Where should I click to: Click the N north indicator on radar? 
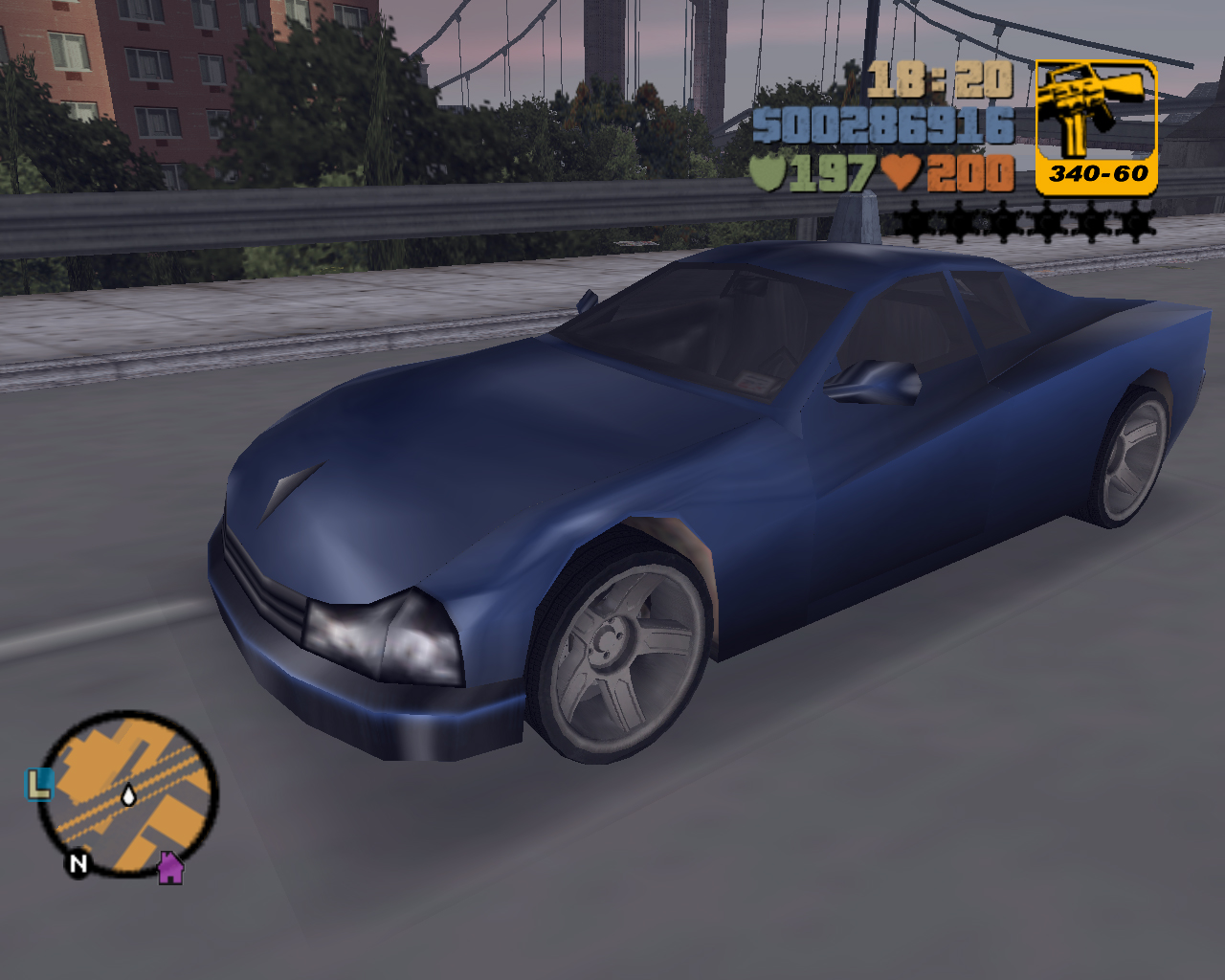click(x=78, y=863)
